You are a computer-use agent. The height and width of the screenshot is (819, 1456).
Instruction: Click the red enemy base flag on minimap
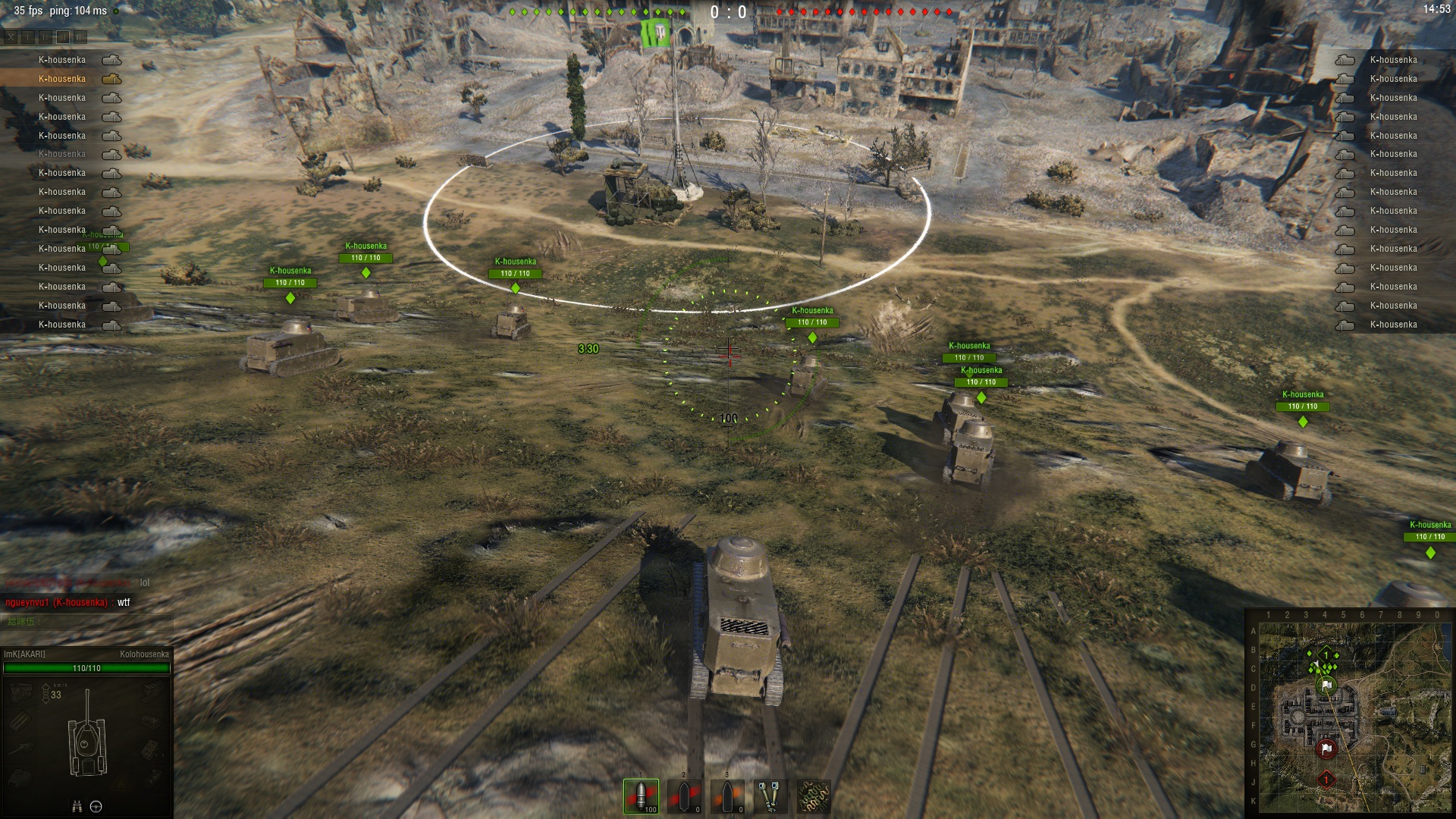click(1326, 748)
